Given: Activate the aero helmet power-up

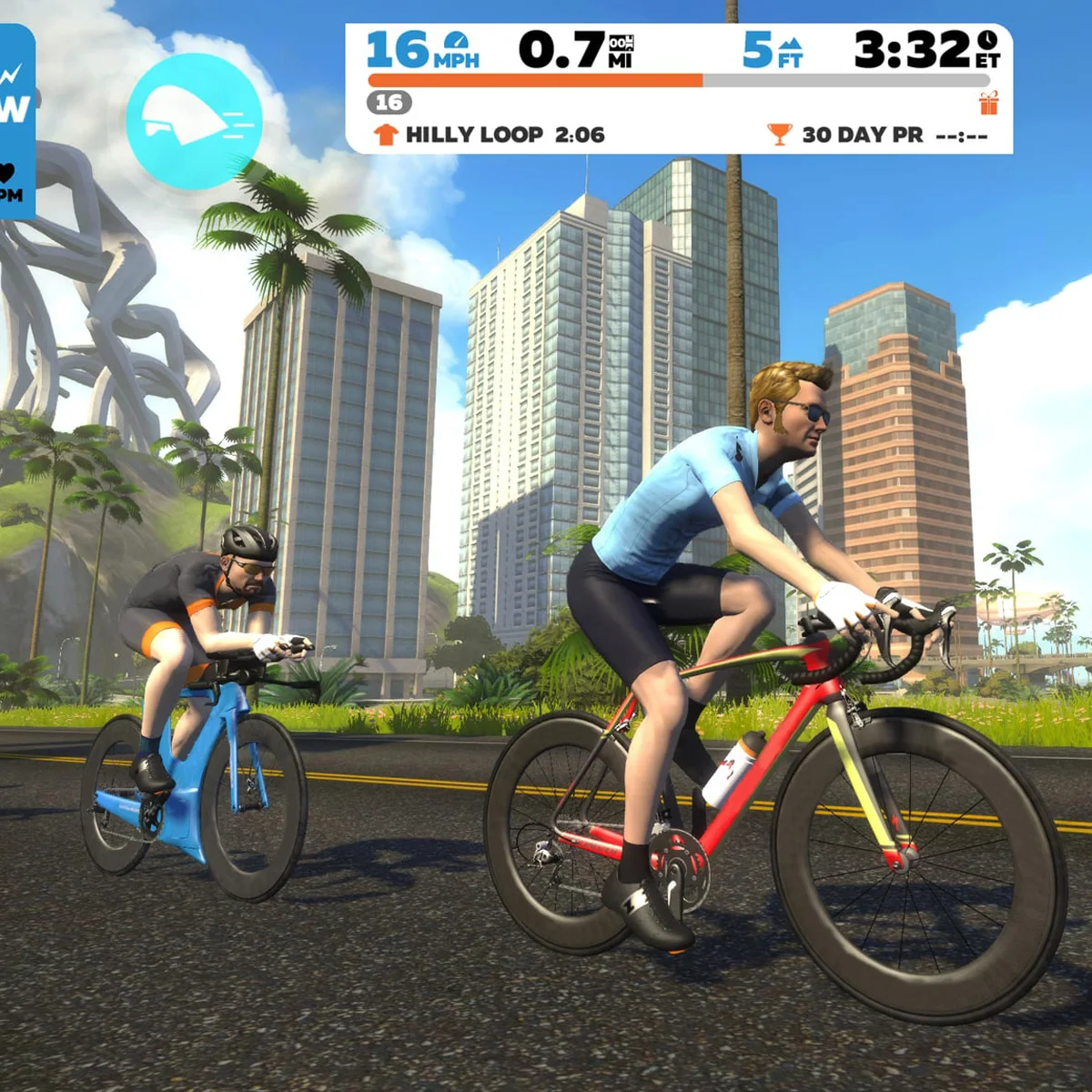Looking at the screenshot, I should coord(194,120).
